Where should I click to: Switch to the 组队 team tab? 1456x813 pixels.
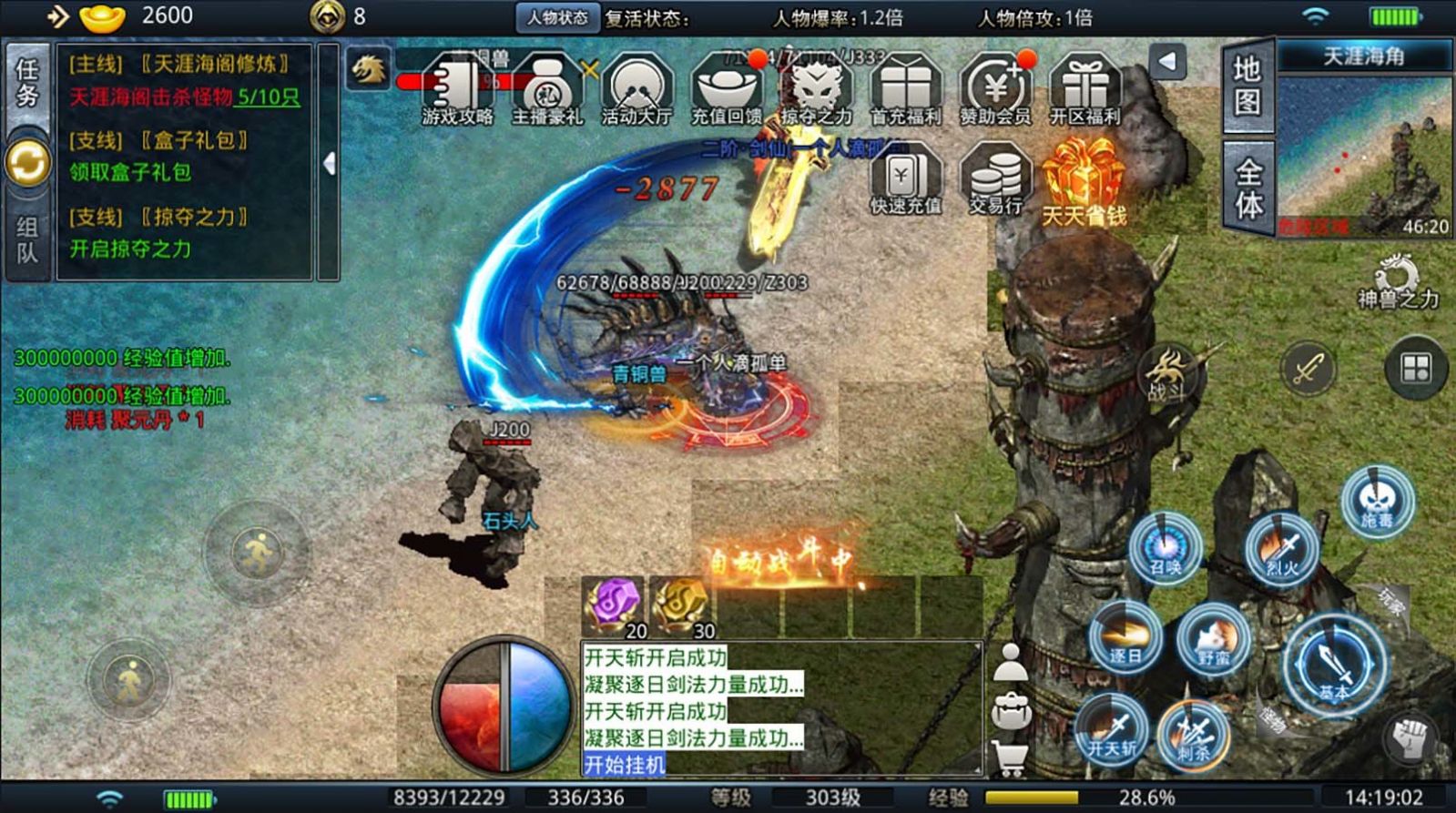coord(27,239)
